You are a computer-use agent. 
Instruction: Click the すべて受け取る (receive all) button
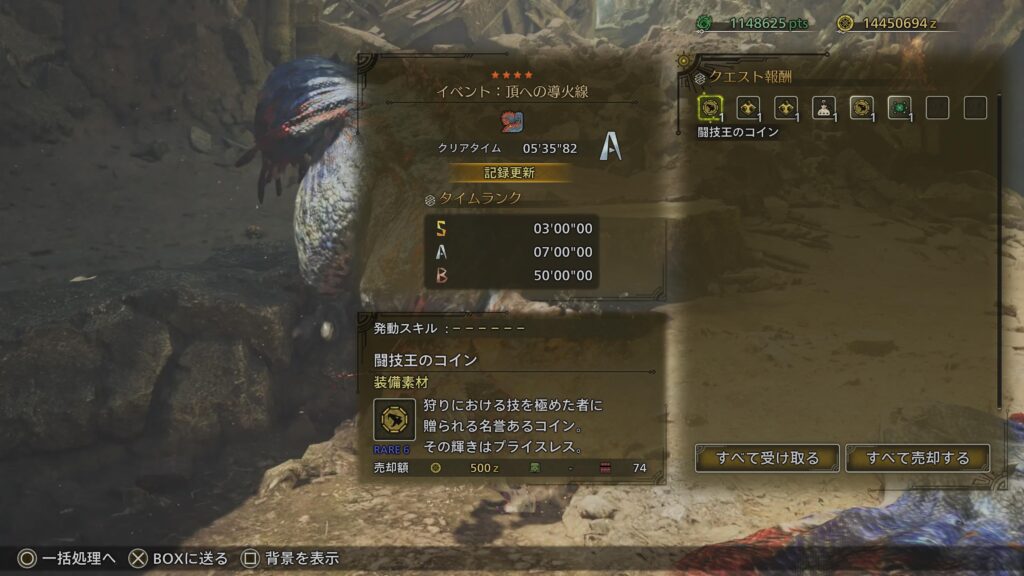(767, 458)
